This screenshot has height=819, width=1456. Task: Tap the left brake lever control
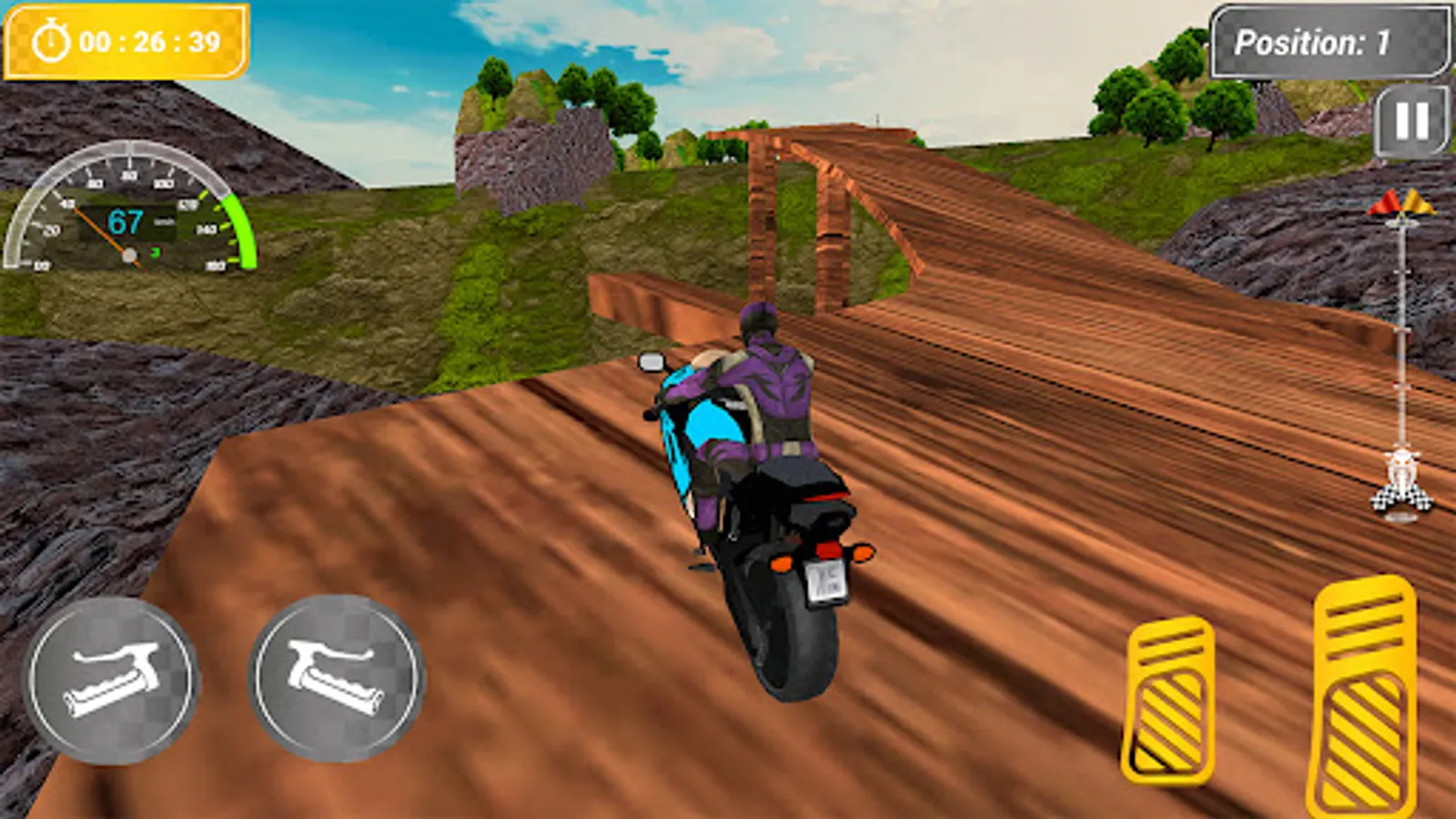point(114,678)
